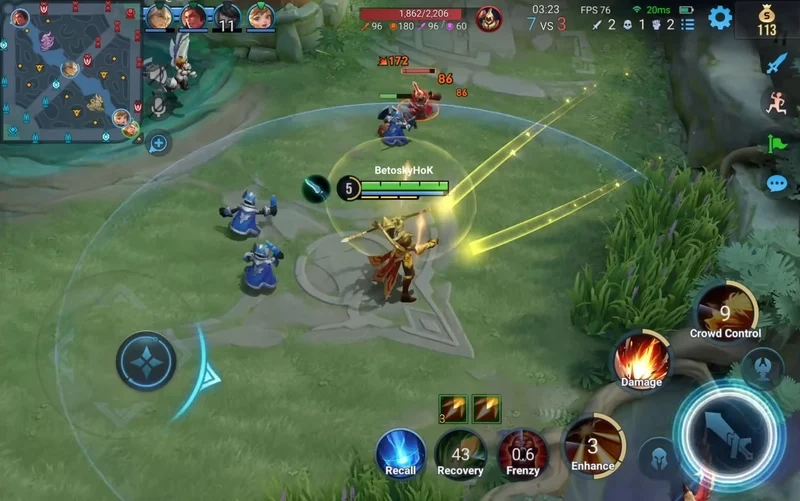The width and height of the screenshot is (800, 501).
Task: Tap the enemy hero portrait at top
Action: tap(489, 17)
